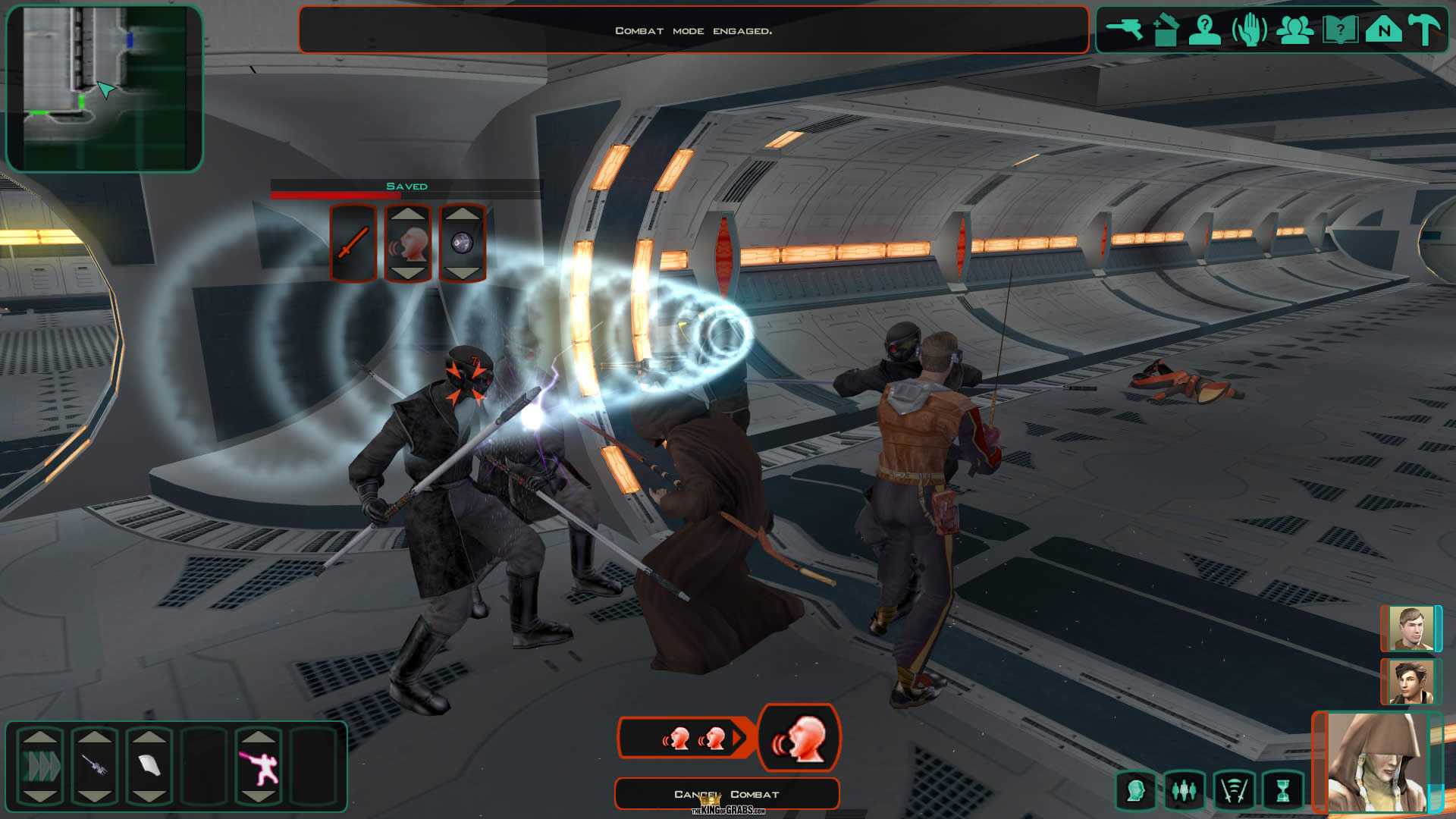Cancel Combat
The width and height of the screenshot is (1456, 819).
point(726,794)
